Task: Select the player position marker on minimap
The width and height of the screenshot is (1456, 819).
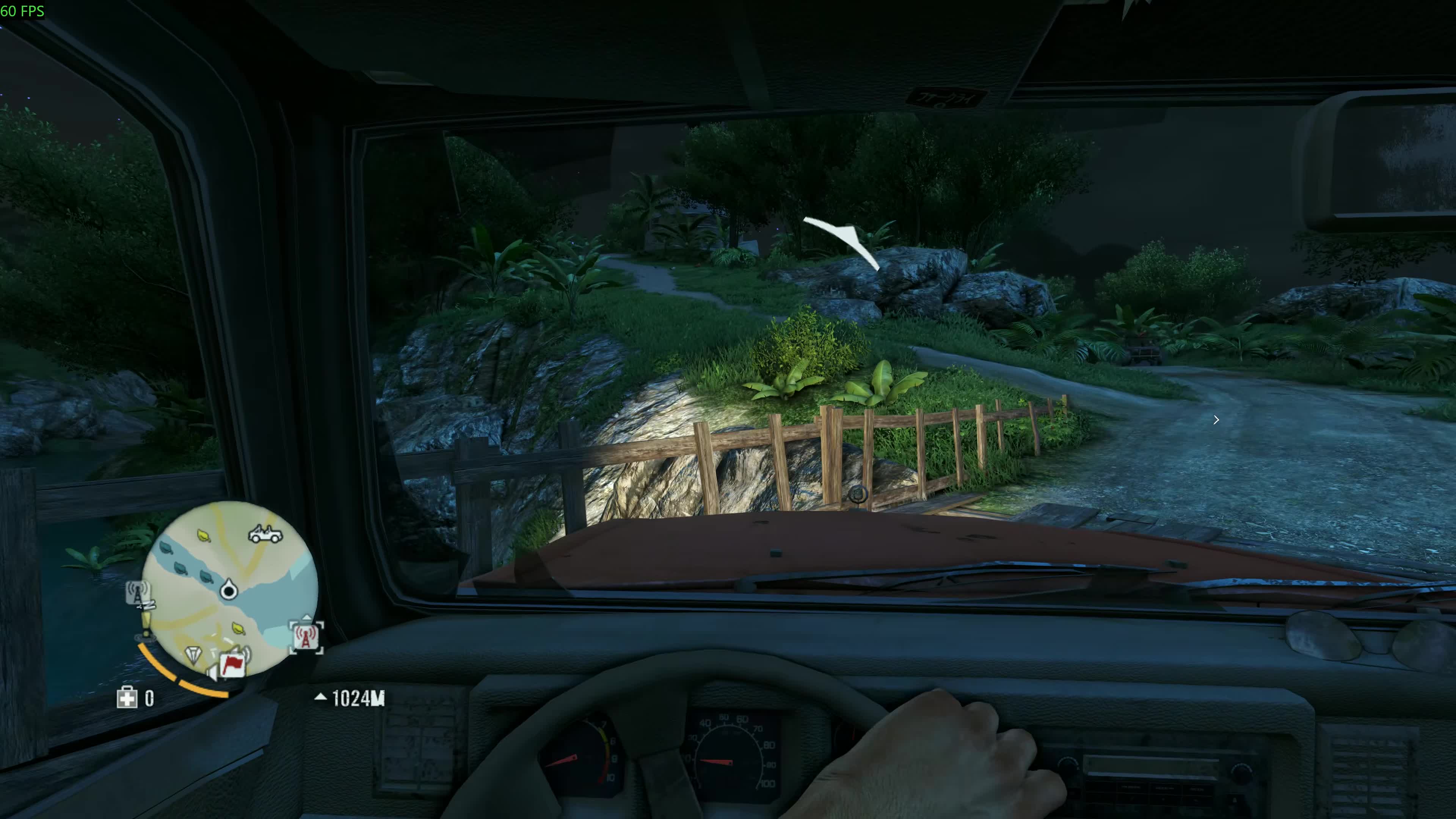Action: point(229,590)
